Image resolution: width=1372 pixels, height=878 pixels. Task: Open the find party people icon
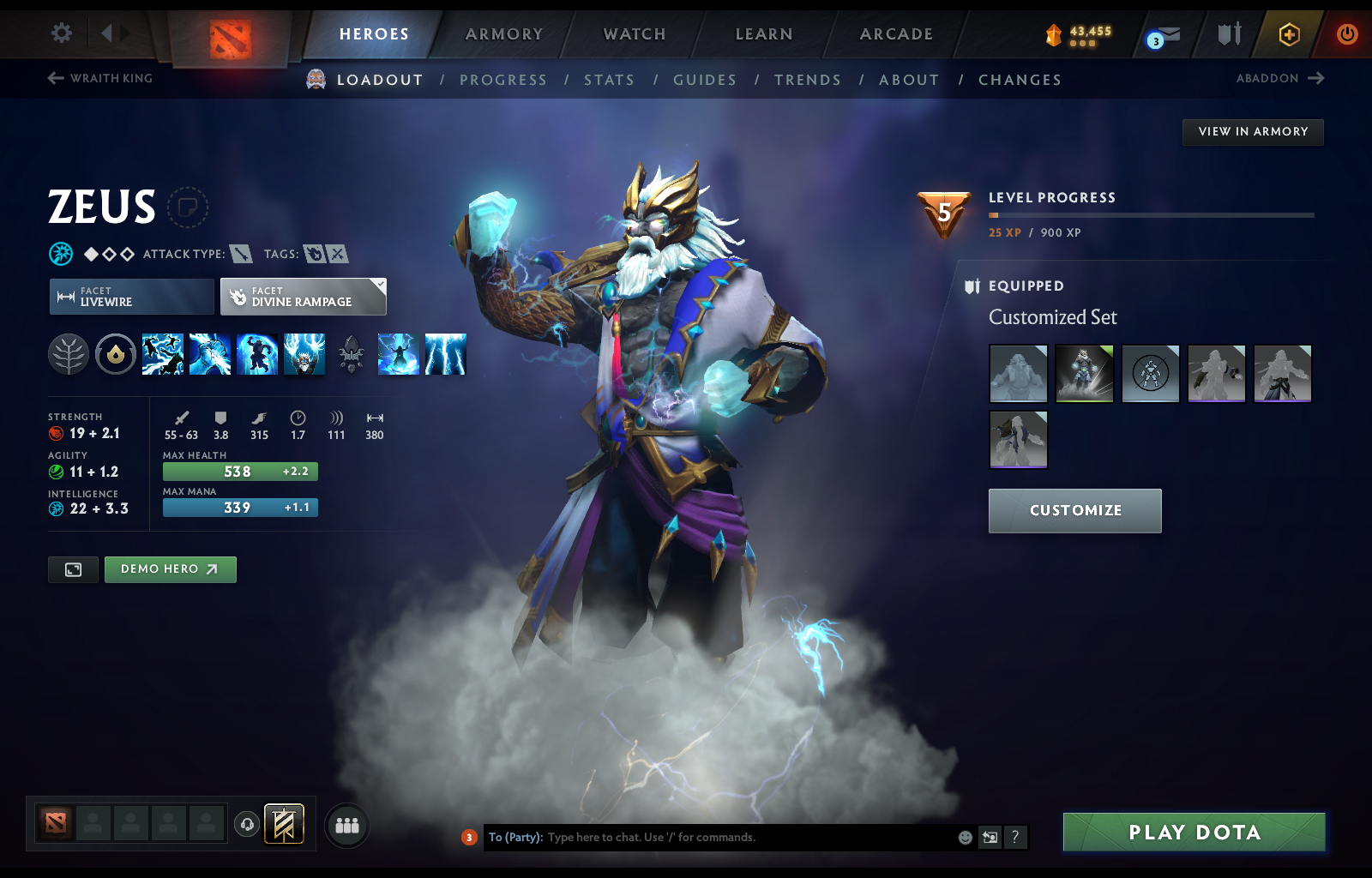click(x=346, y=826)
